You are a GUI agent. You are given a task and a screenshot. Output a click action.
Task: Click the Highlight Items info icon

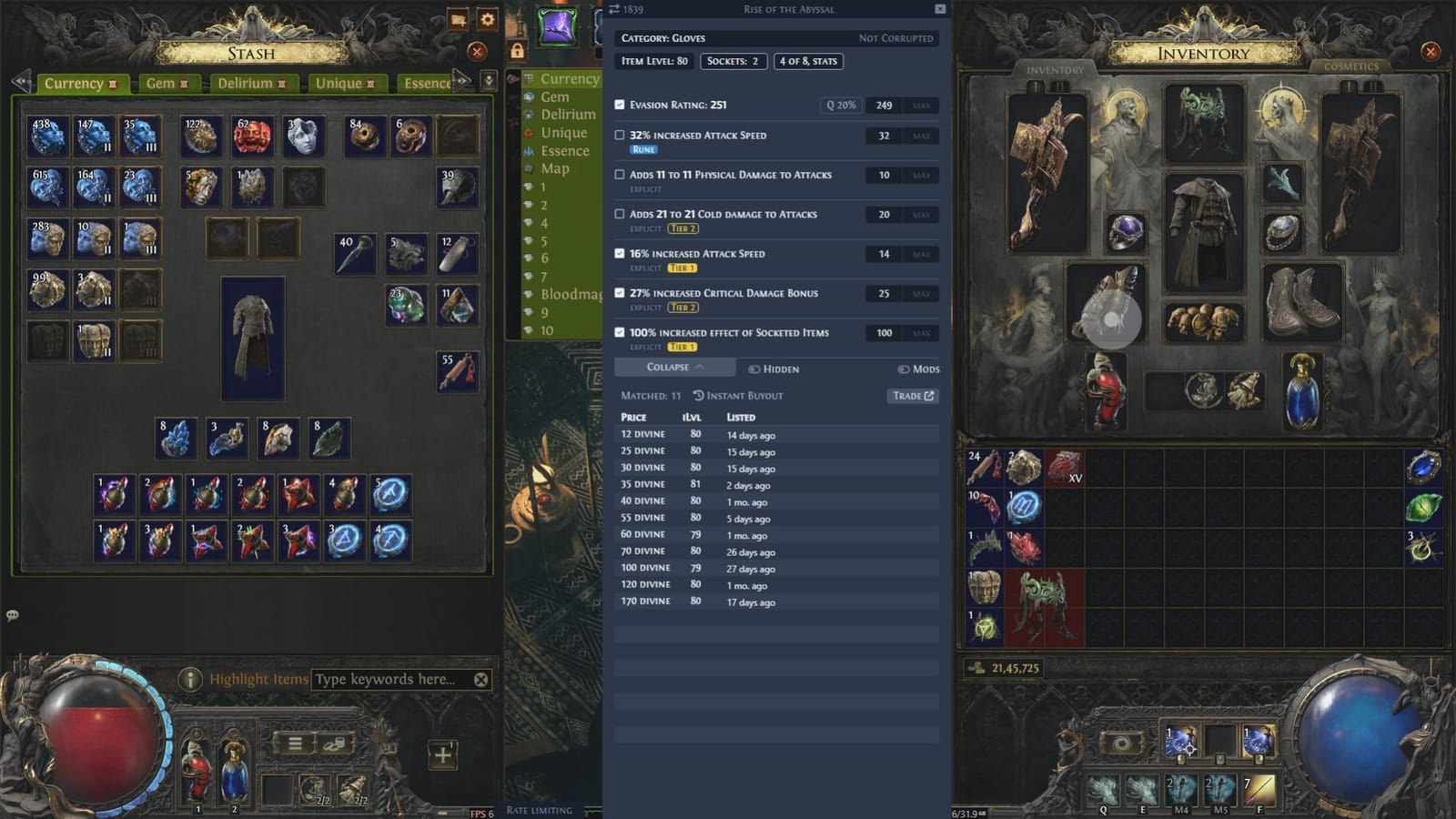(190, 680)
